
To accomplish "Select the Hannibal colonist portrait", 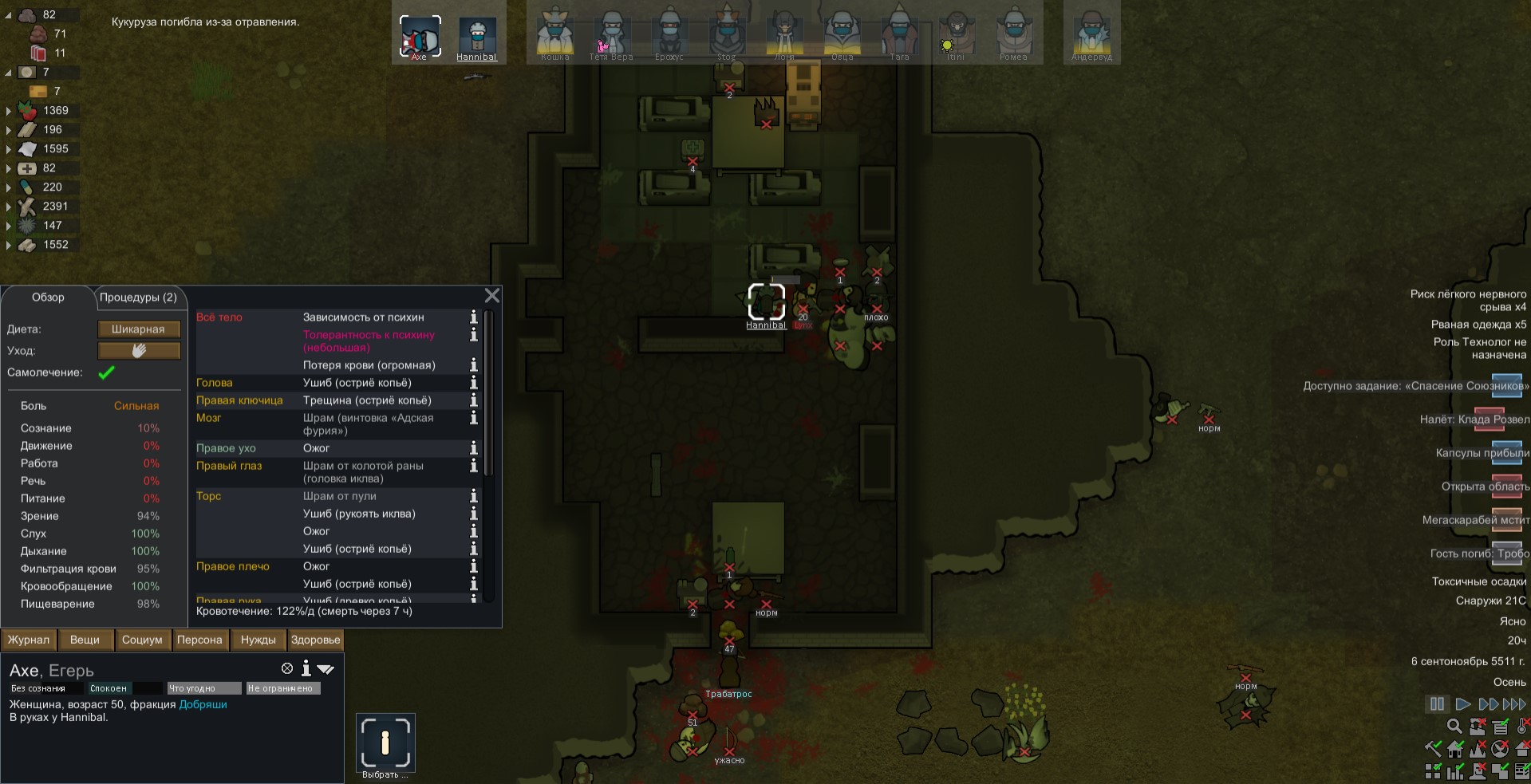I will tap(477, 37).
